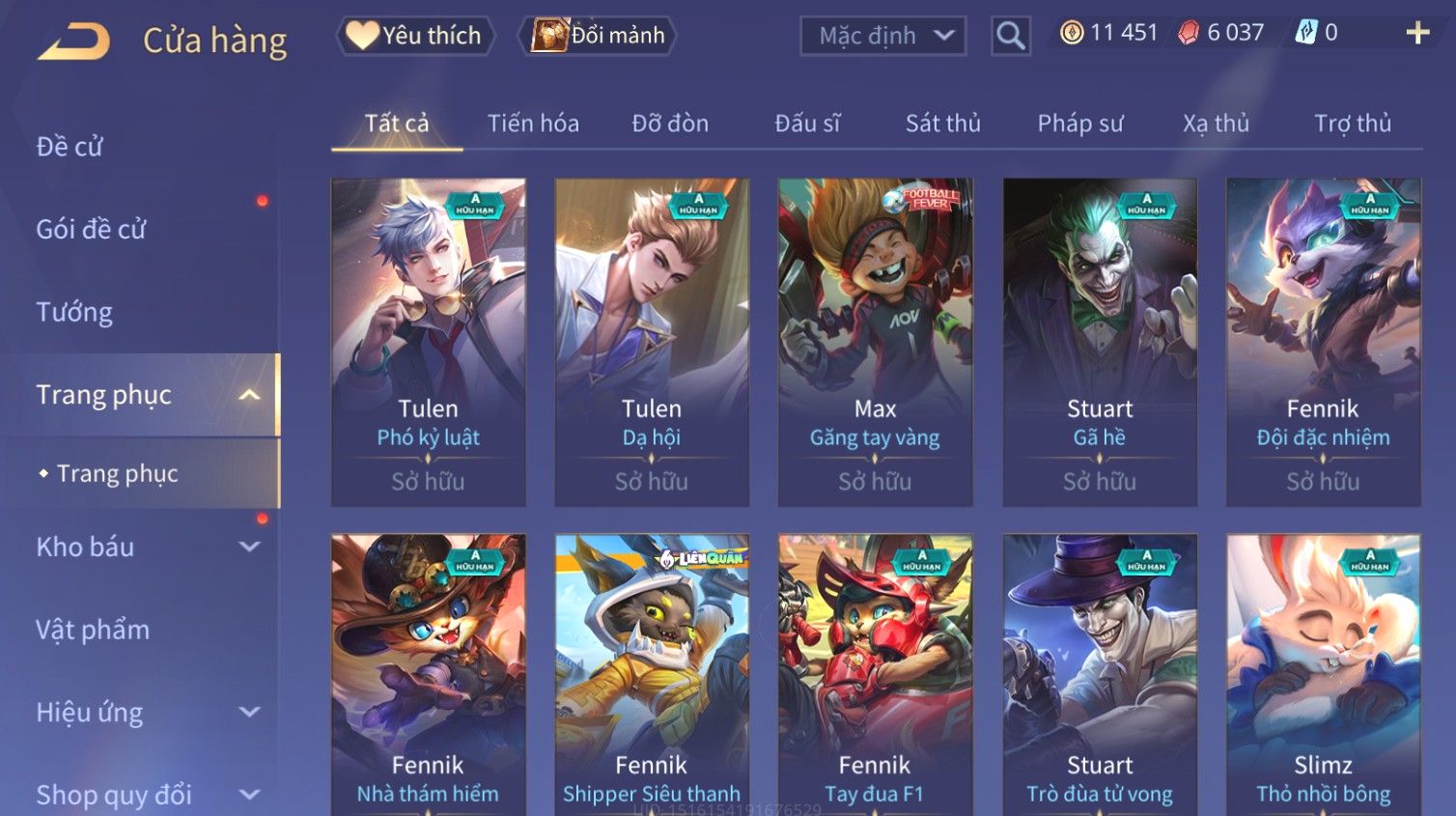Open the Xạ thủ category tab
This screenshot has width=1456, height=816.
[1216, 124]
